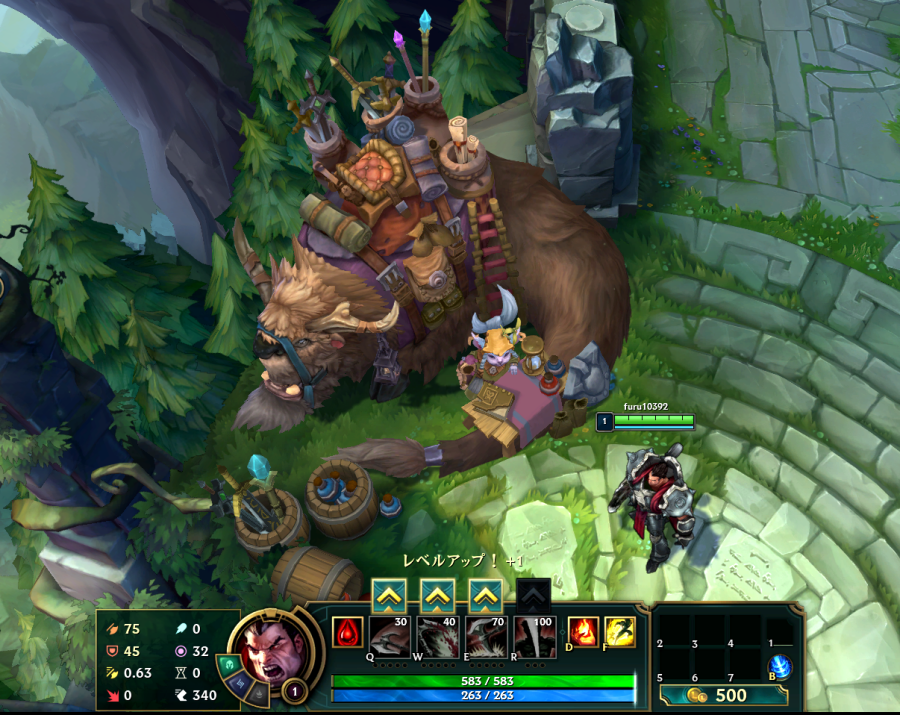Cast the Ignite summoner spell on D

[x=583, y=632]
